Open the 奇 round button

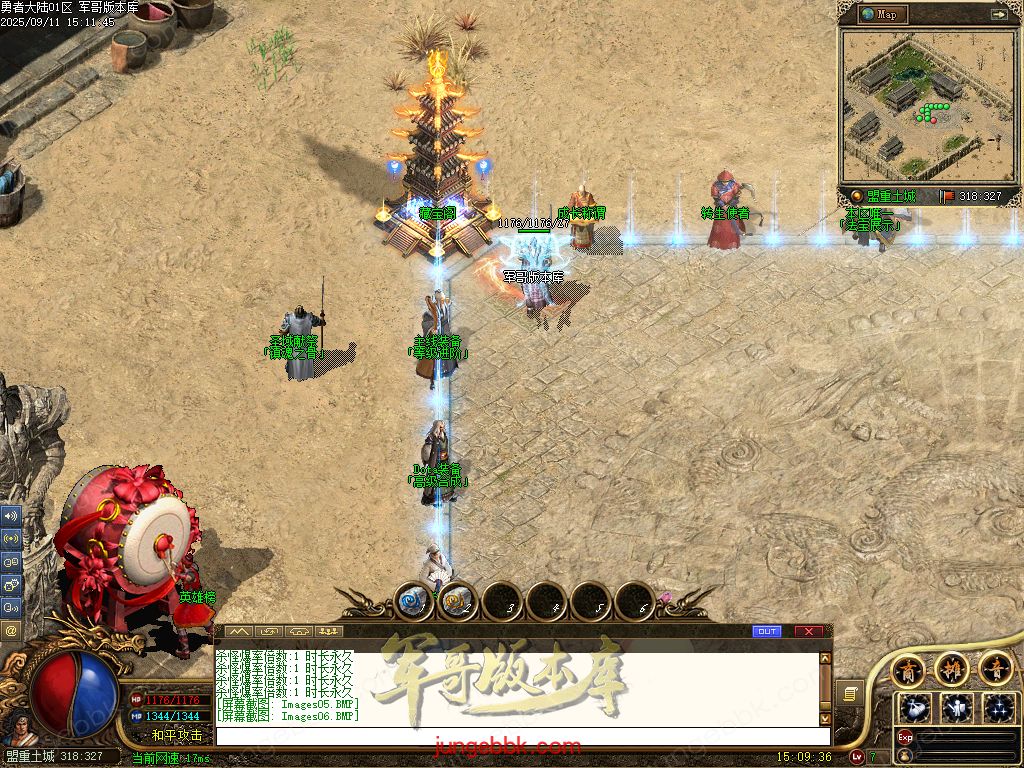pos(996,668)
